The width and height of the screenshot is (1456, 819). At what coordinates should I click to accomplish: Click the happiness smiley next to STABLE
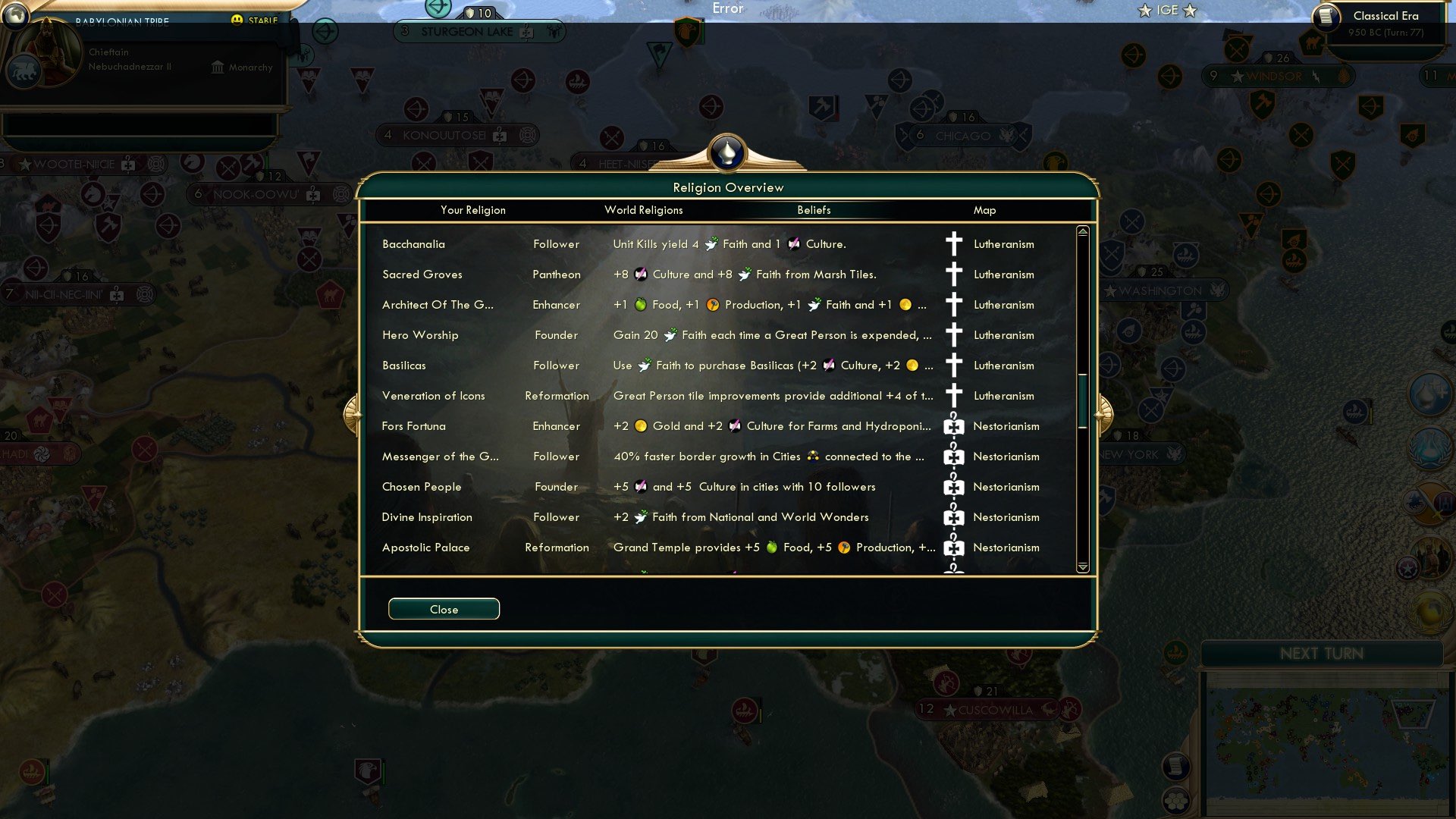pos(237,18)
